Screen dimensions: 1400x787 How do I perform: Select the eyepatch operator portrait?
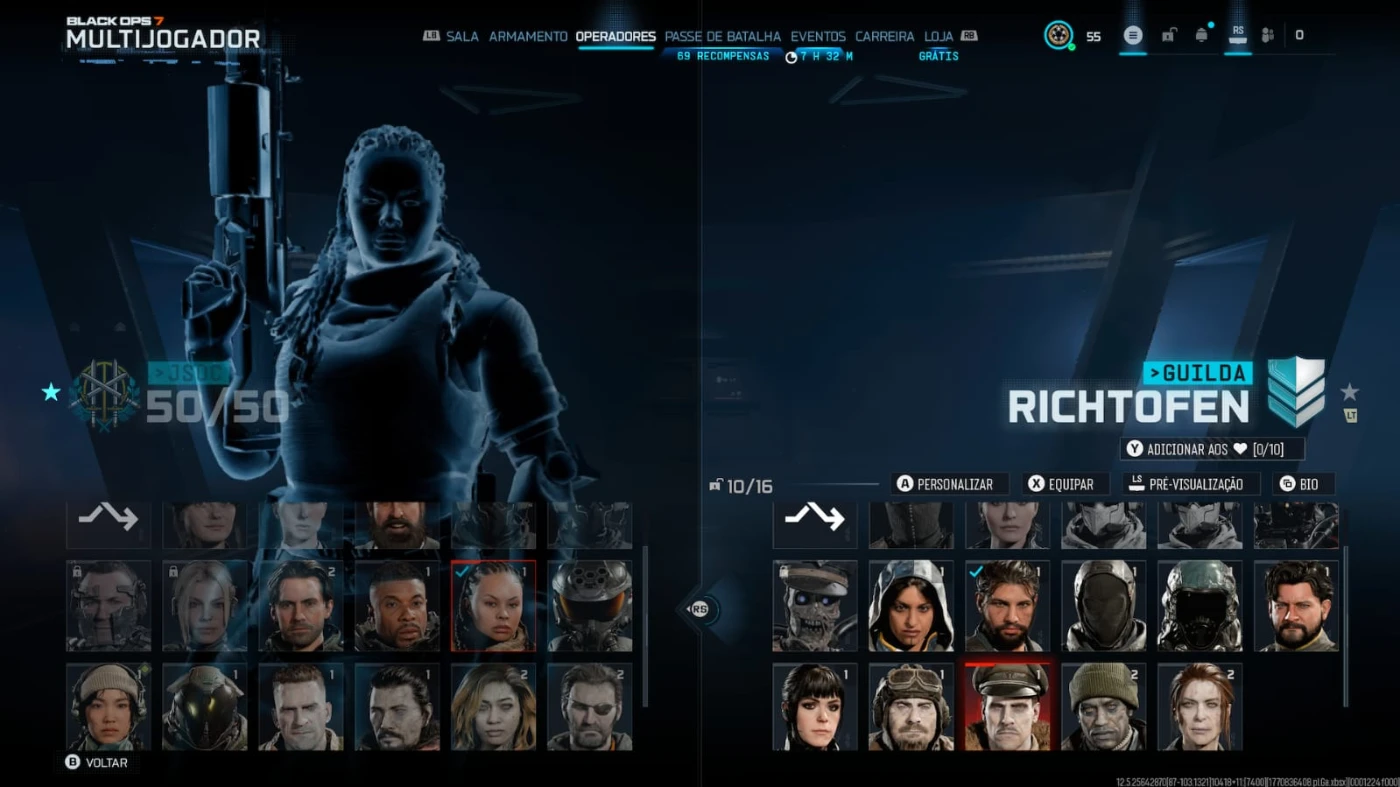pos(590,706)
